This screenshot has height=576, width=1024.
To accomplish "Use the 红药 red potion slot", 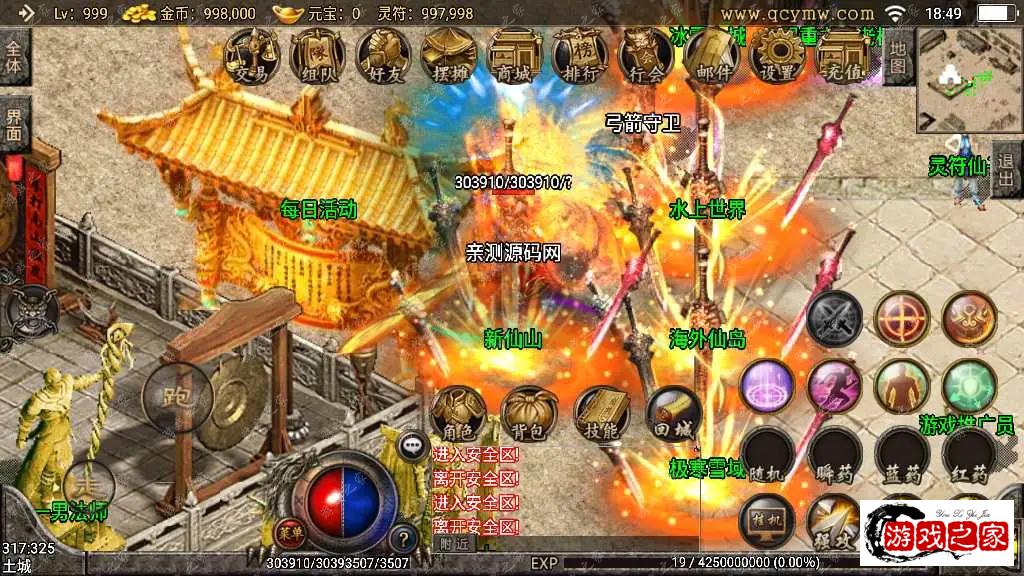I will [x=969, y=455].
